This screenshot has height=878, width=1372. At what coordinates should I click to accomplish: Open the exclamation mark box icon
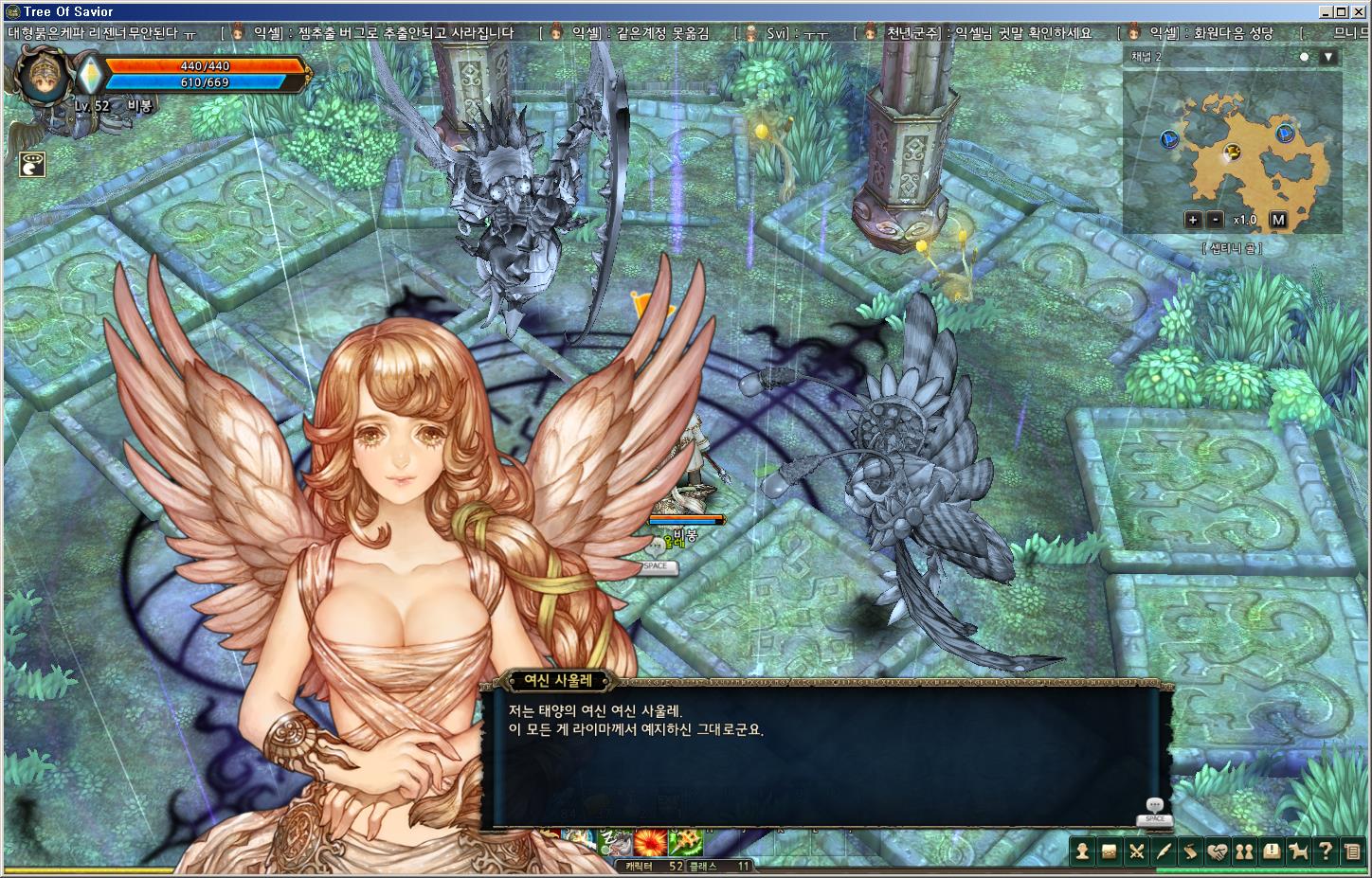(1272, 851)
